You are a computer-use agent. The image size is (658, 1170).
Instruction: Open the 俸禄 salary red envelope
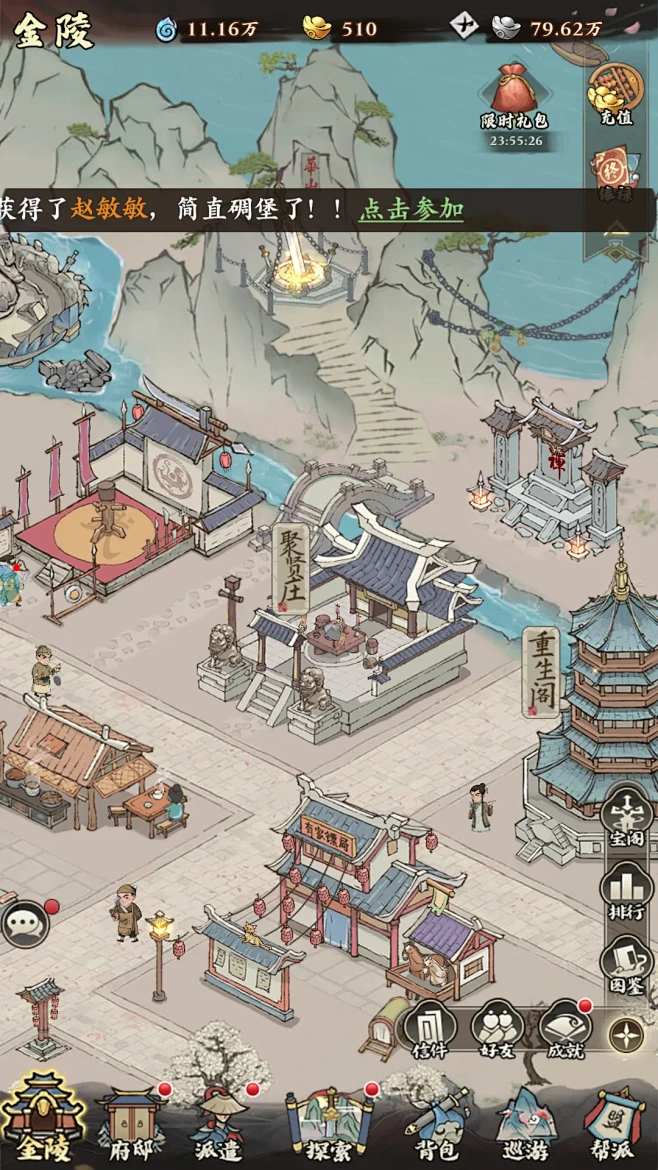coord(616,170)
